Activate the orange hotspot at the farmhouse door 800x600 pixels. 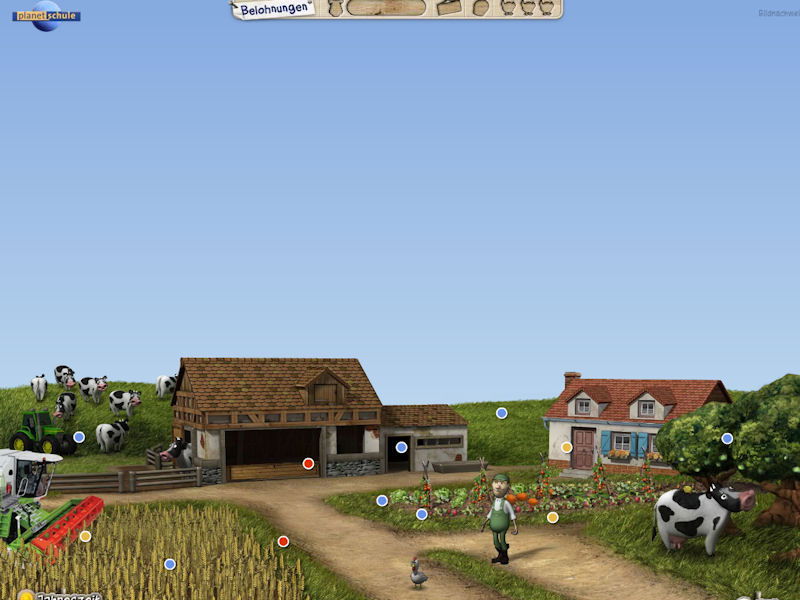(x=566, y=447)
